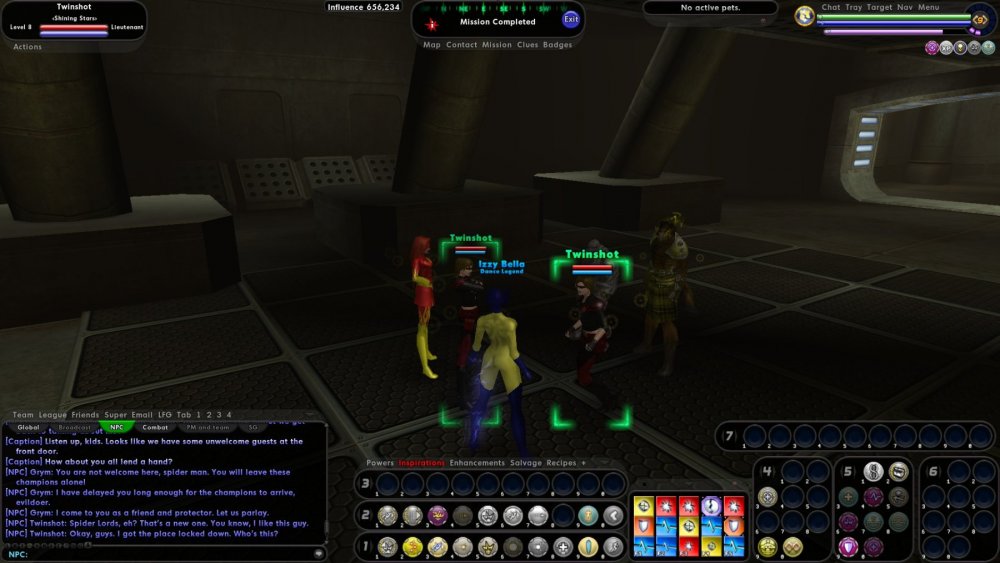
Task: Open the Contact list
Action: coord(462,45)
